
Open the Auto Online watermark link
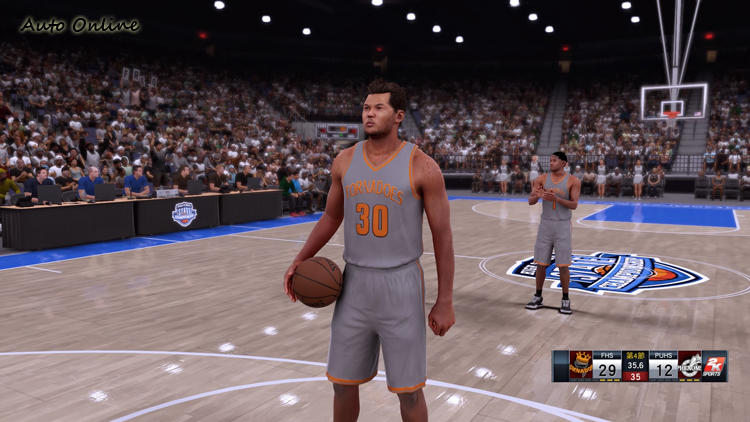[79, 25]
